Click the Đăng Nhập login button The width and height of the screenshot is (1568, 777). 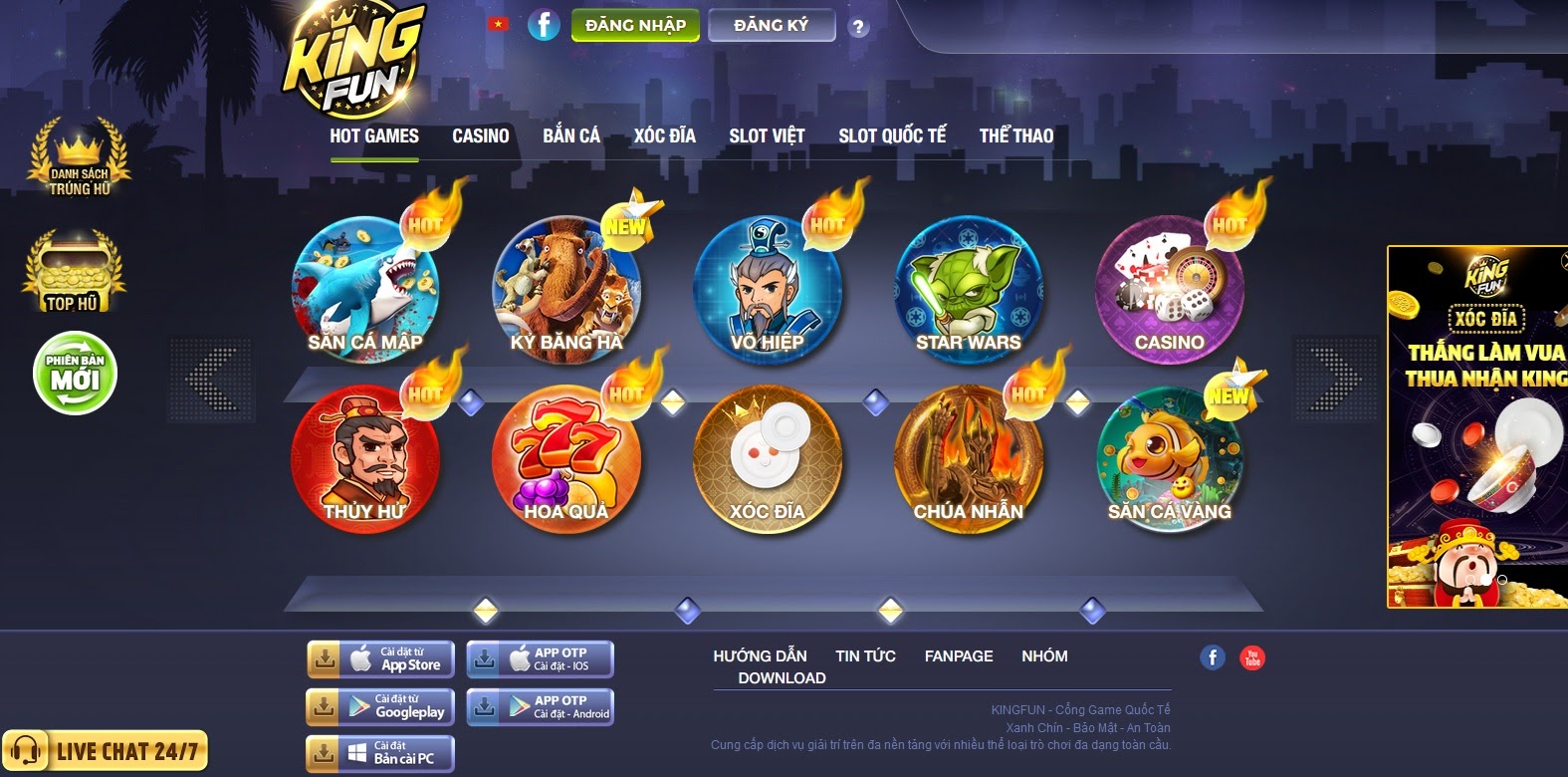point(635,26)
